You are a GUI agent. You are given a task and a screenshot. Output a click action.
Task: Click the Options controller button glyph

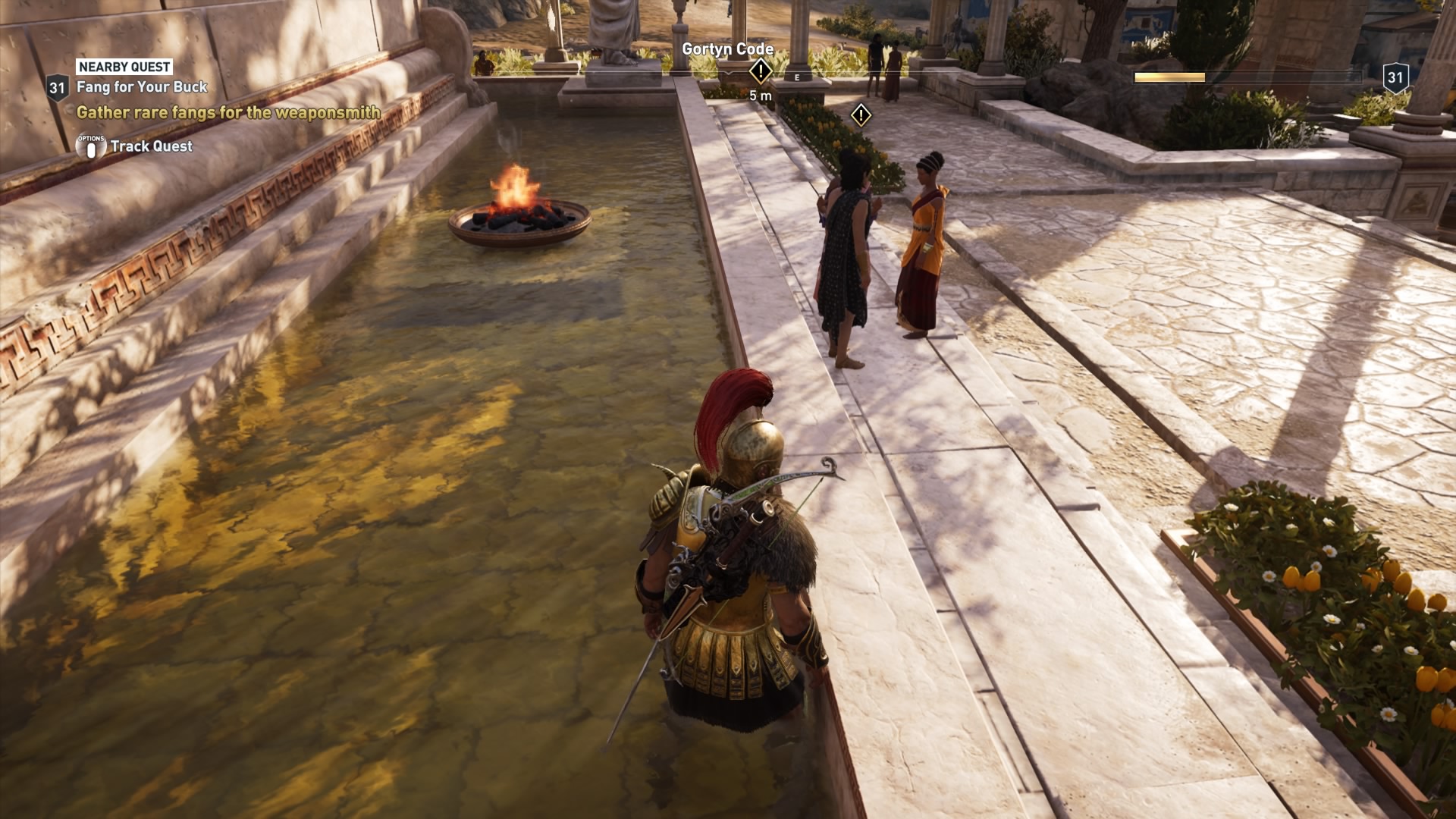coord(90,146)
